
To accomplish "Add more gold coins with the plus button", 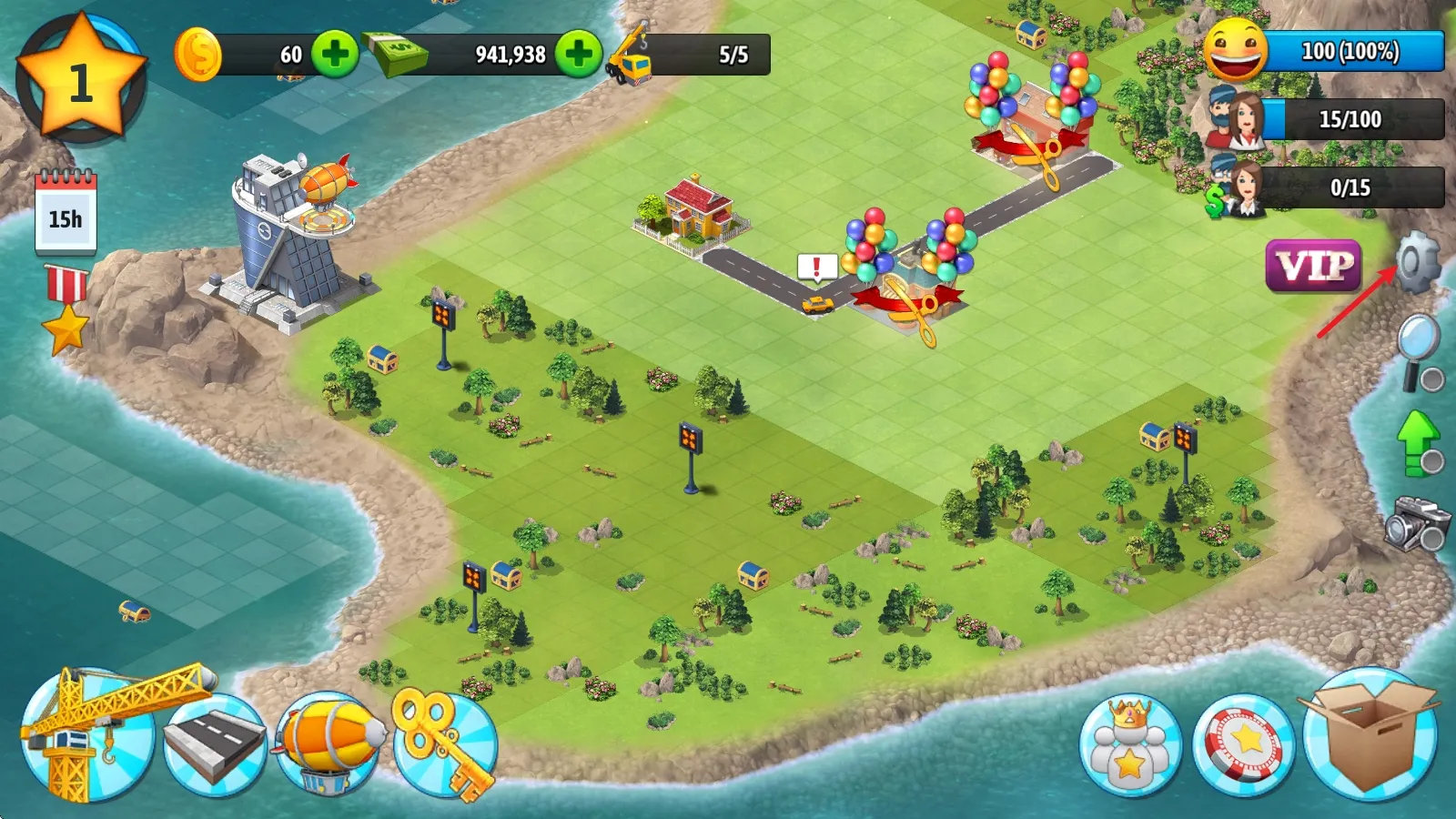I will pos(335,54).
